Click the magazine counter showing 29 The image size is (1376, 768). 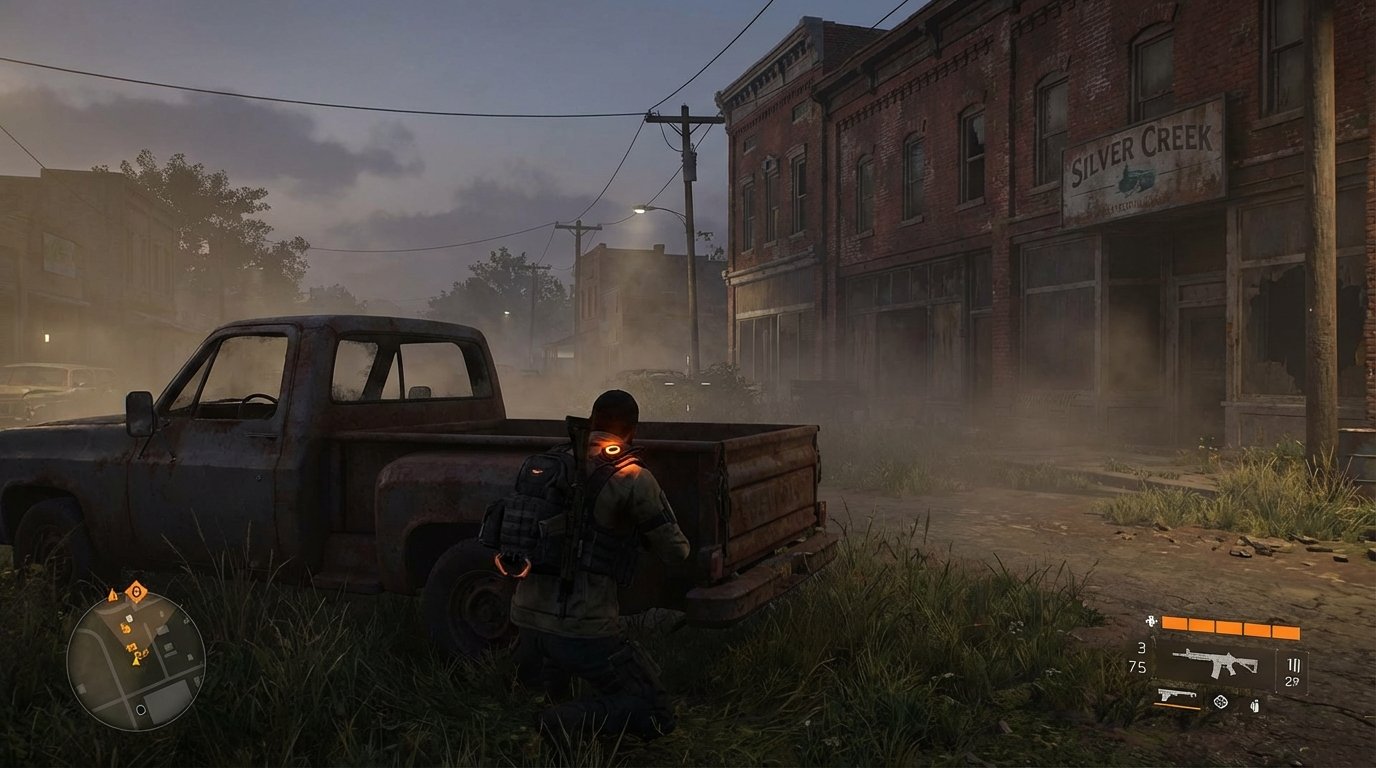pos(1293,681)
